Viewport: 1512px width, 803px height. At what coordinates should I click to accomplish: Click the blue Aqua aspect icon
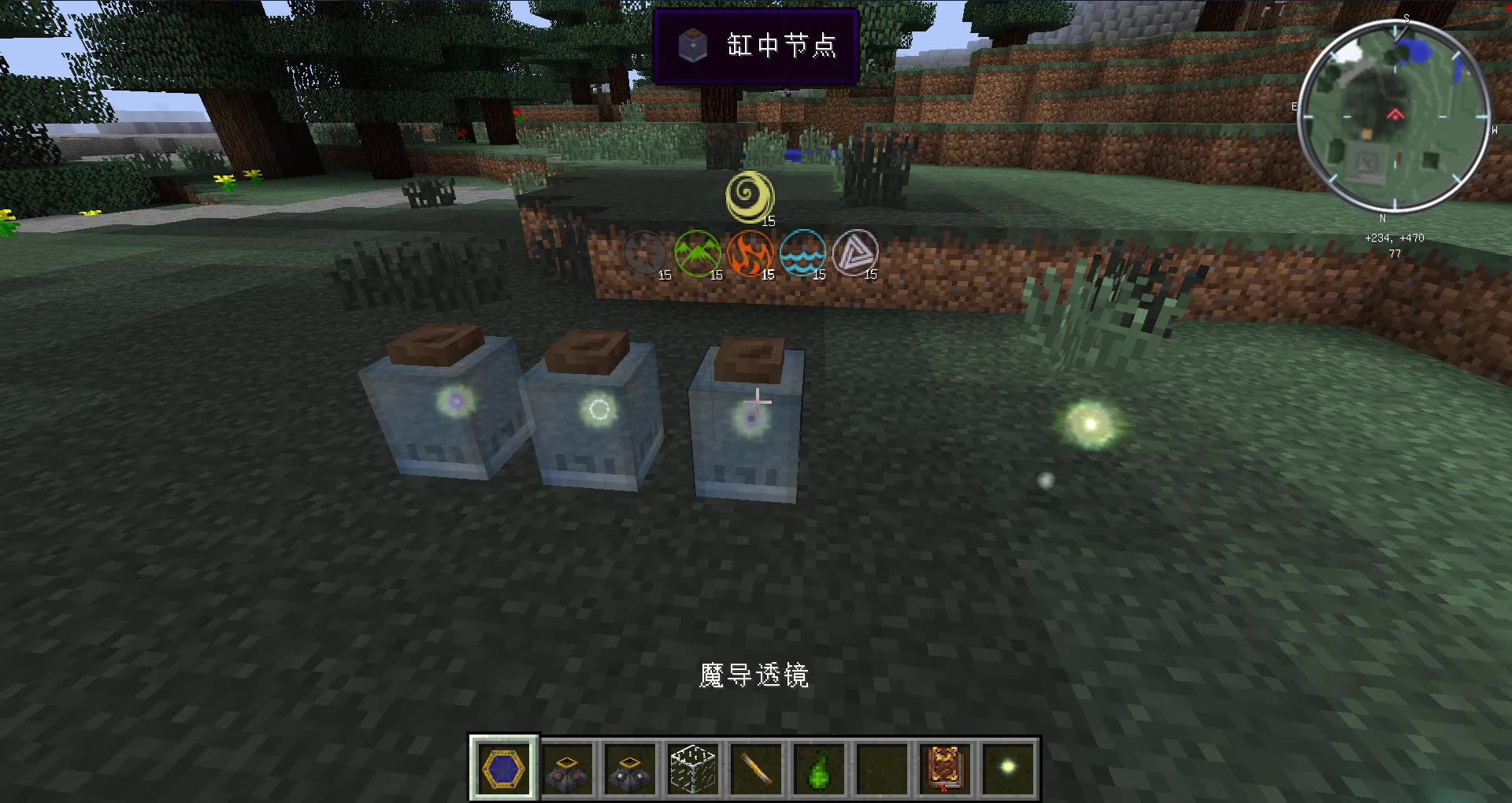803,253
